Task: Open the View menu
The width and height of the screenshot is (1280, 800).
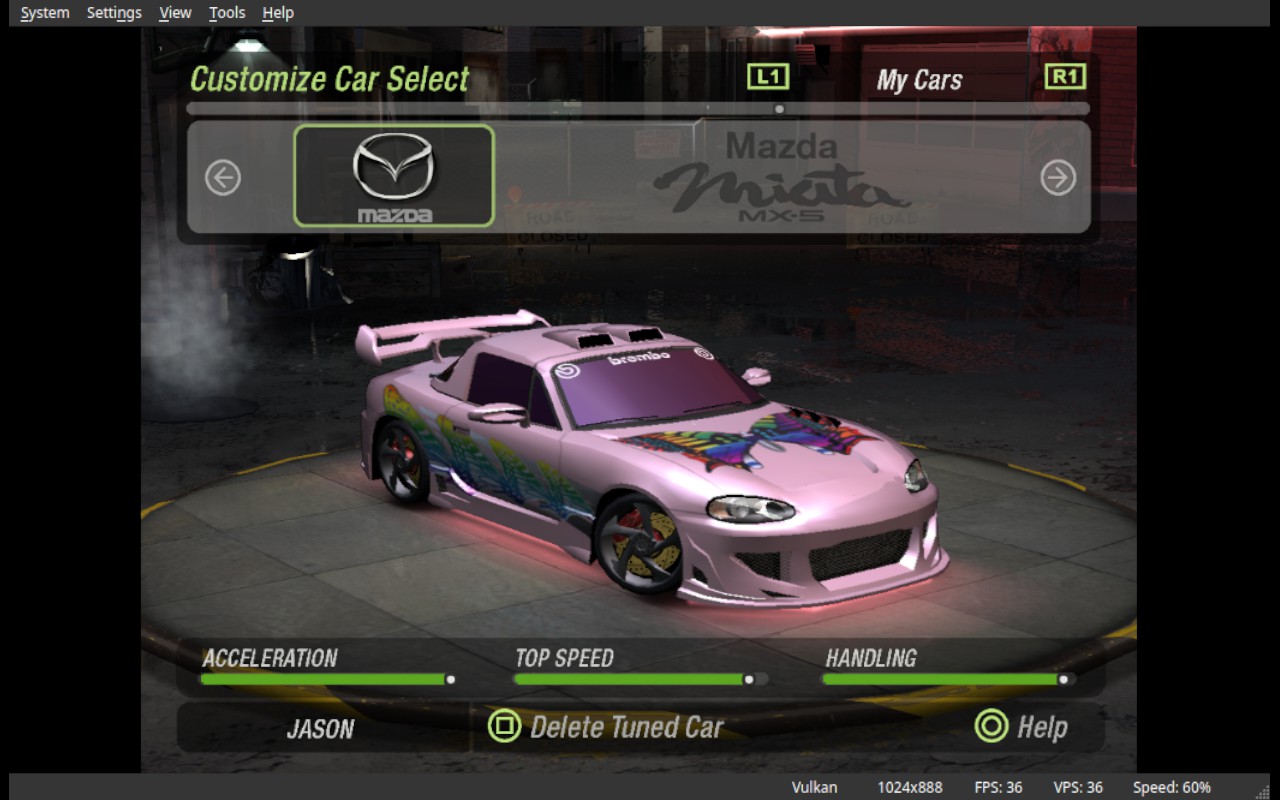Action: [x=175, y=13]
